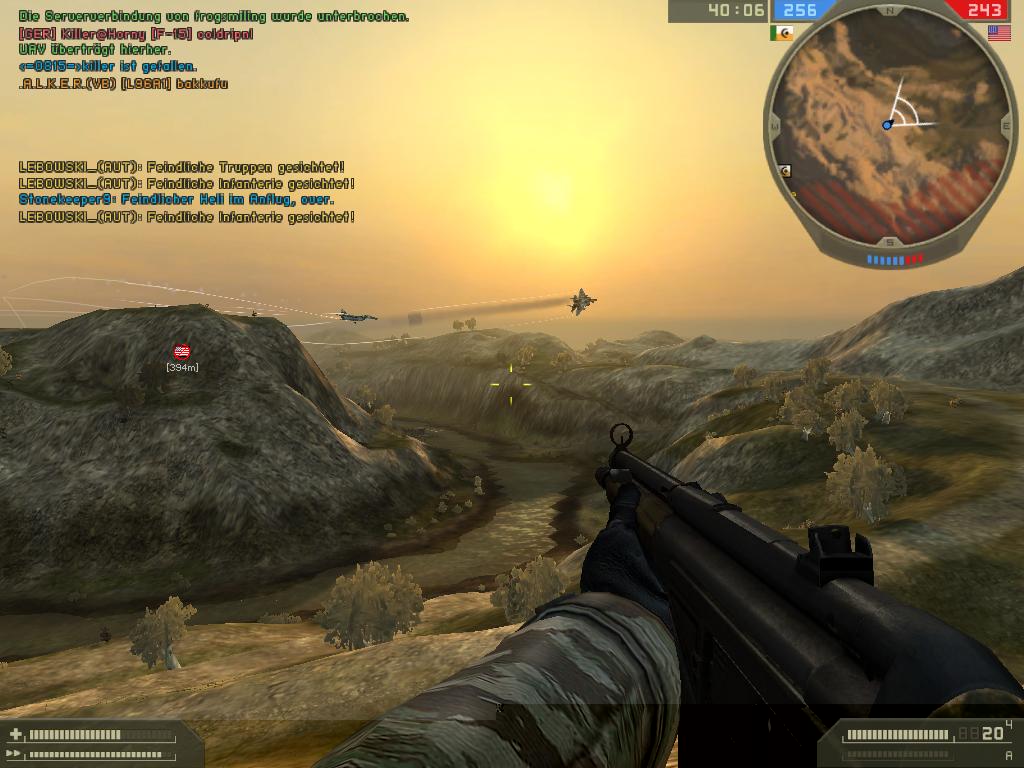Screen dimensions: 1024x768
Task: Click the circular minimap
Action: 888,126
